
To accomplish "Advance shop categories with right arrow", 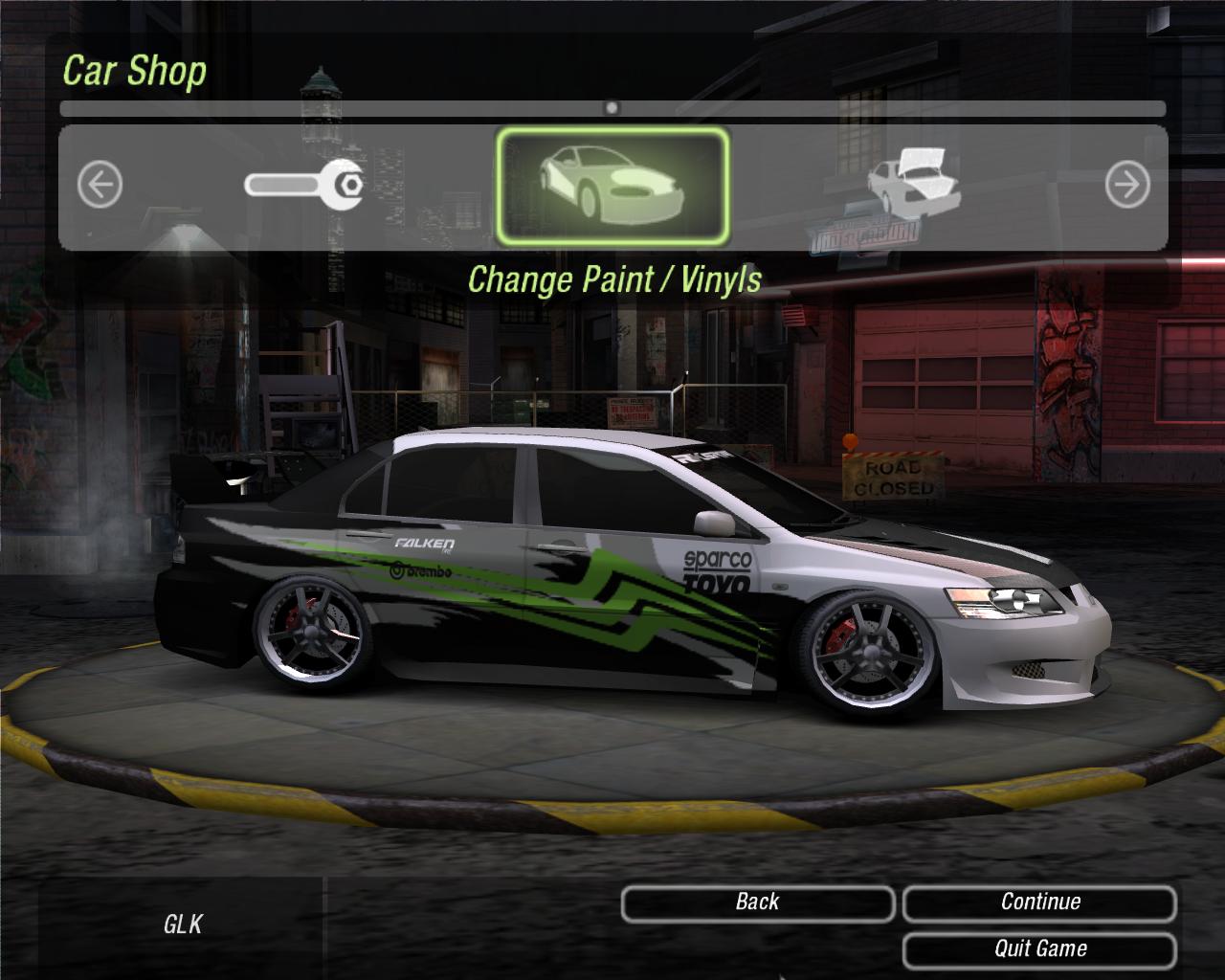I will 1126,185.
